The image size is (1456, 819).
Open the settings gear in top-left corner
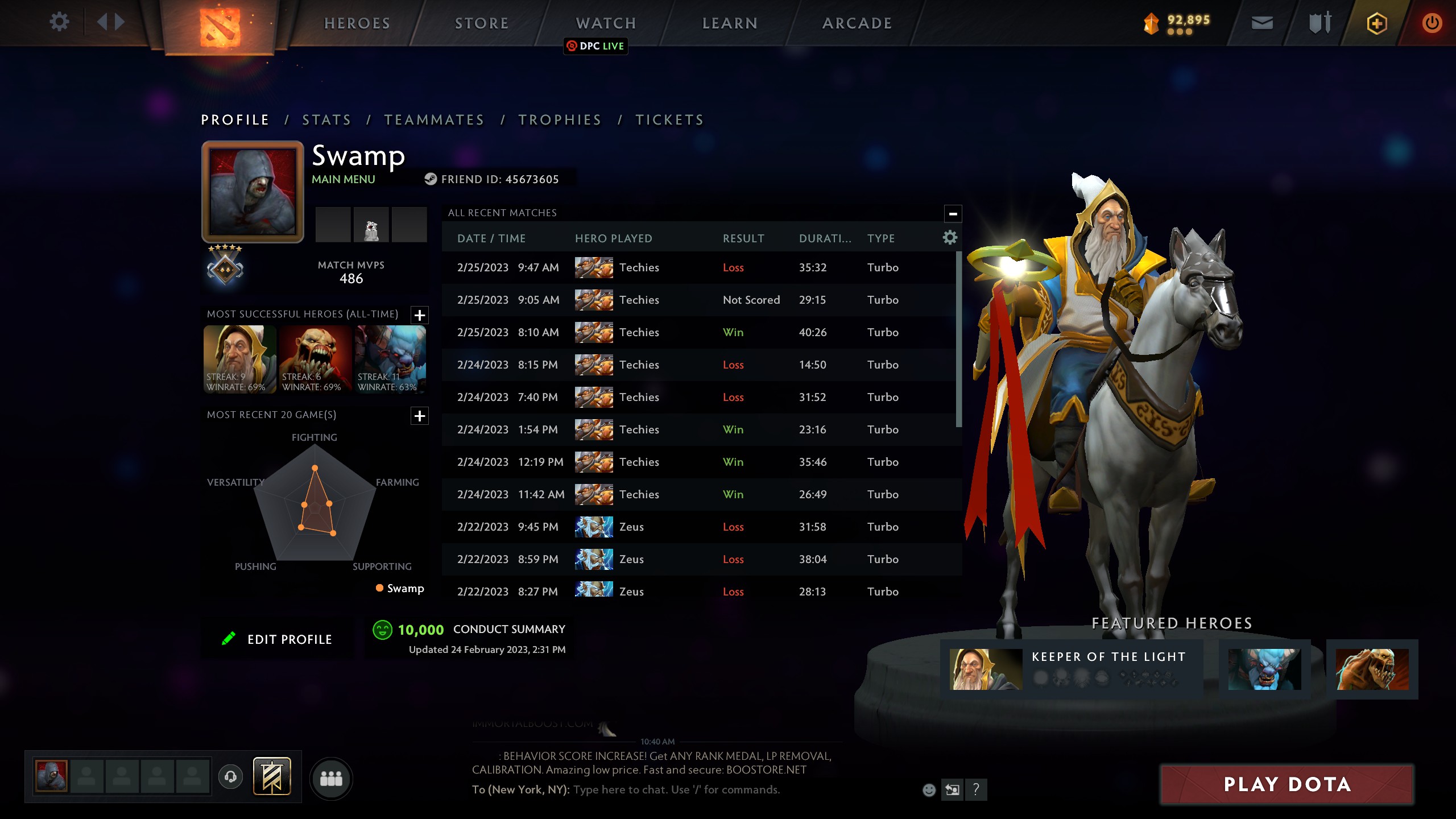click(x=59, y=22)
